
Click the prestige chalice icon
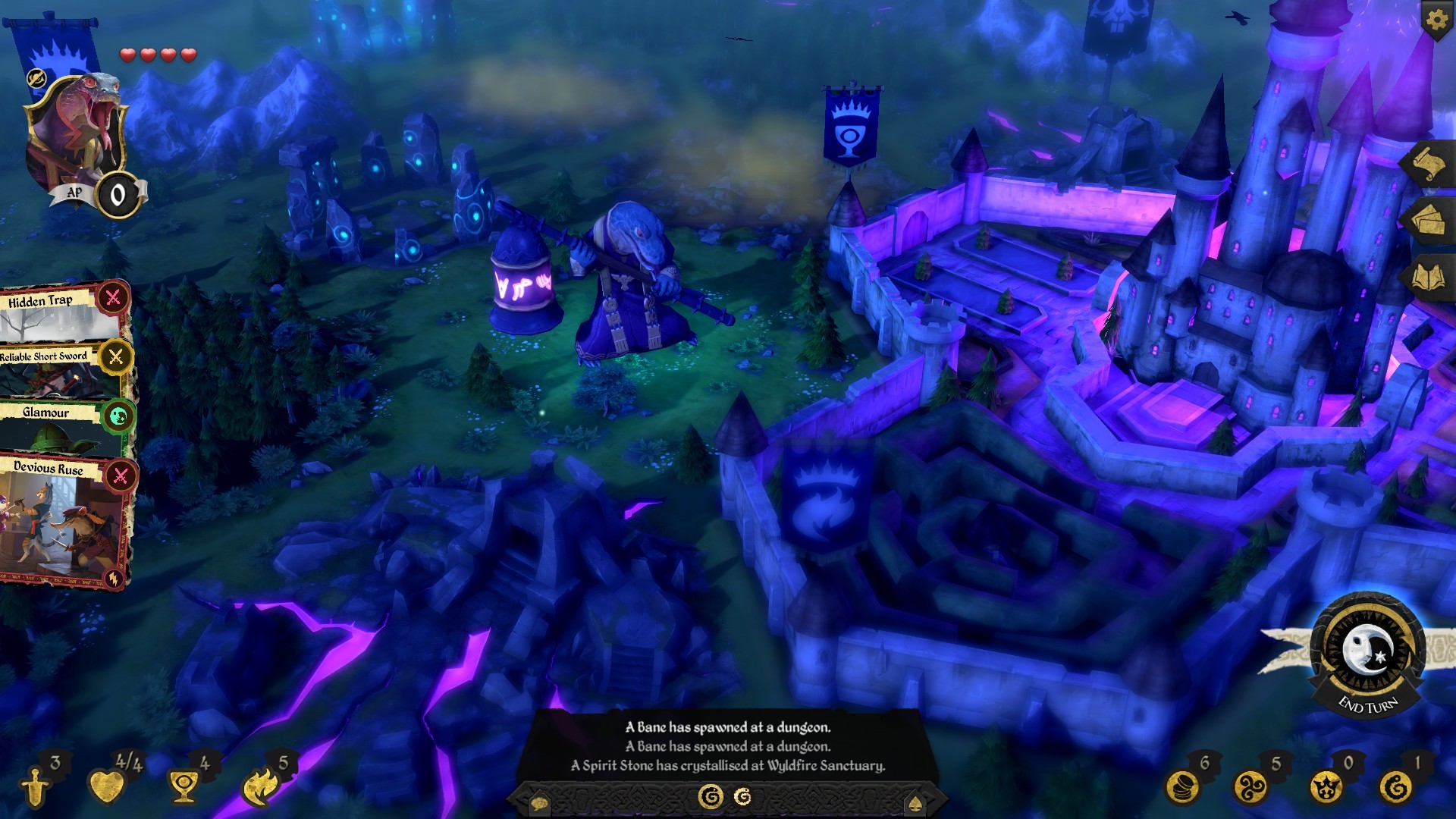click(x=182, y=786)
